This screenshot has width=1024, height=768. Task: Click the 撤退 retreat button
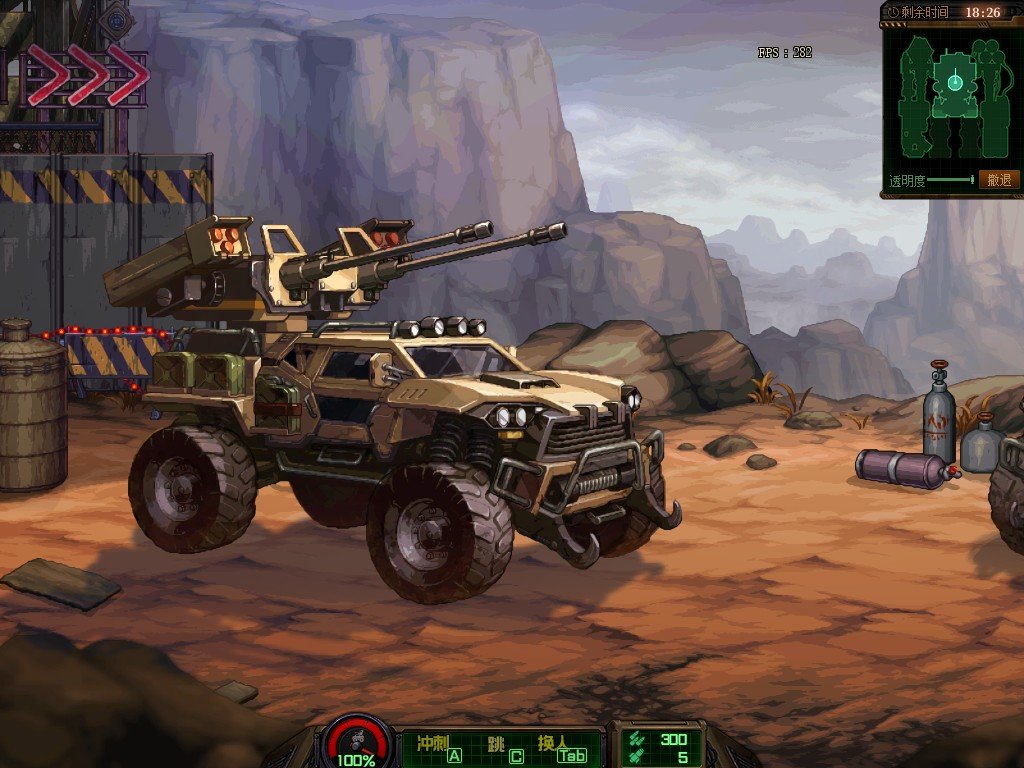tap(998, 180)
